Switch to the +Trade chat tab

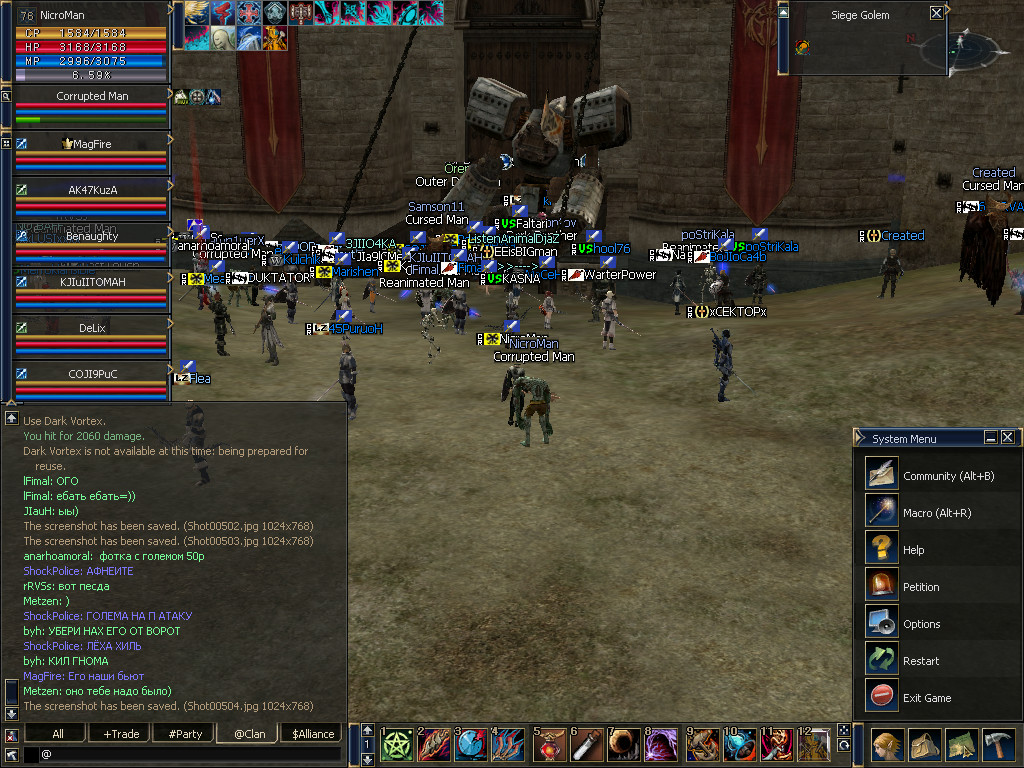click(121, 734)
